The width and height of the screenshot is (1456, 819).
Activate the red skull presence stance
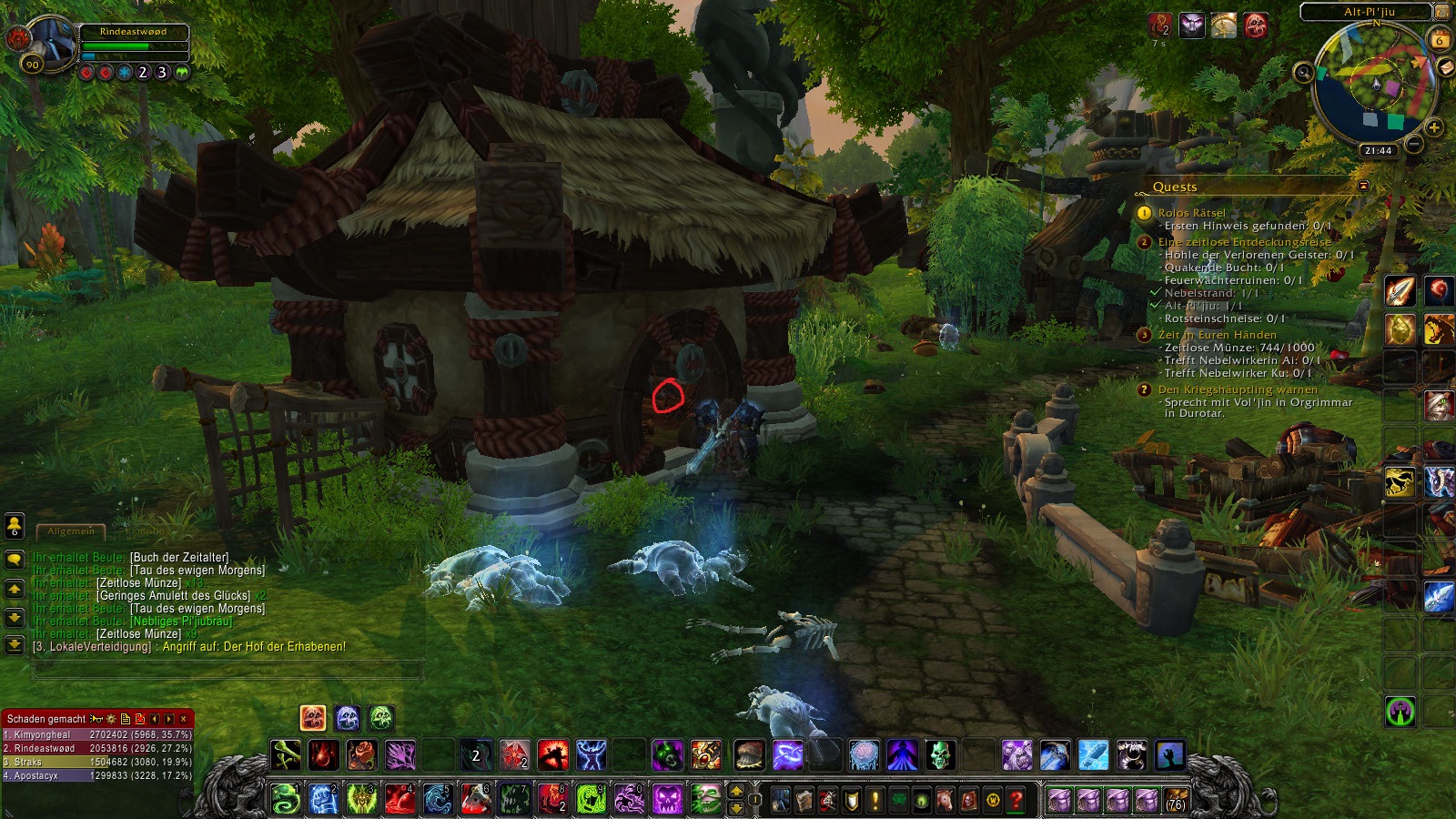313,718
